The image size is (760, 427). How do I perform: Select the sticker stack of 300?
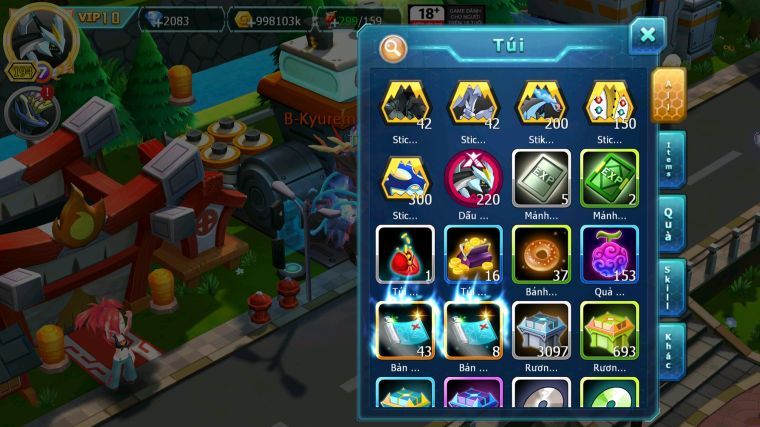[x=405, y=178]
